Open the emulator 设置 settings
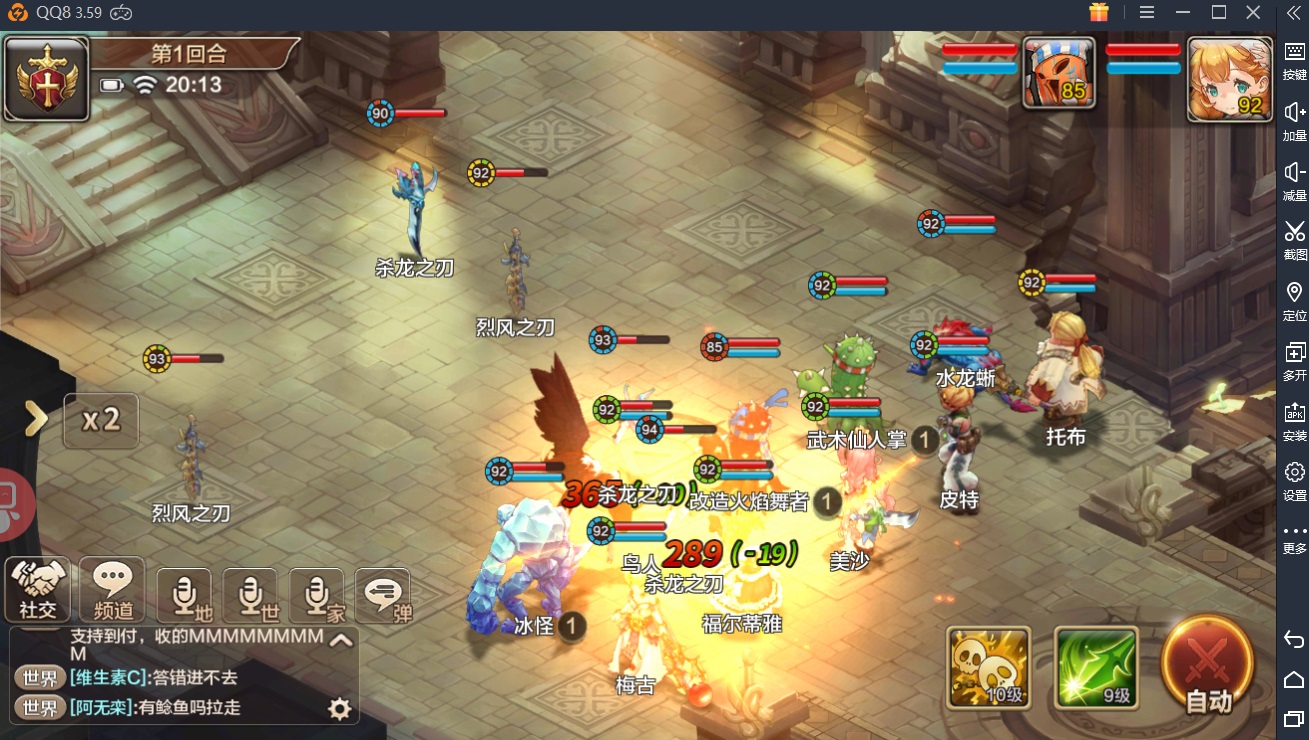This screenshot has width=1309, height=740. click(1294, 480)
